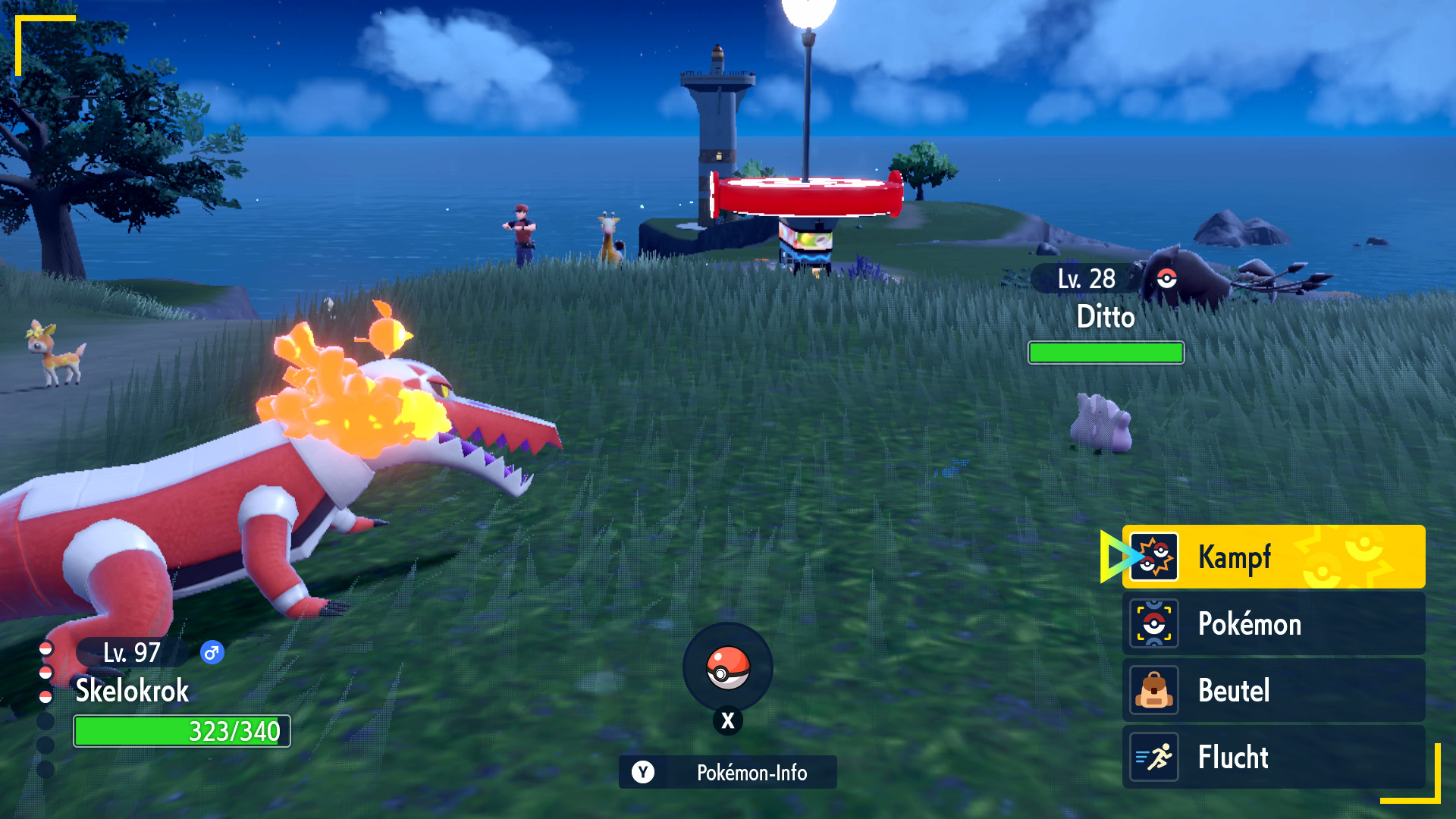Choose Kampf from the battle menu
The width and height of the screenshot is (1456, 819).
(x=1272, y=557)
